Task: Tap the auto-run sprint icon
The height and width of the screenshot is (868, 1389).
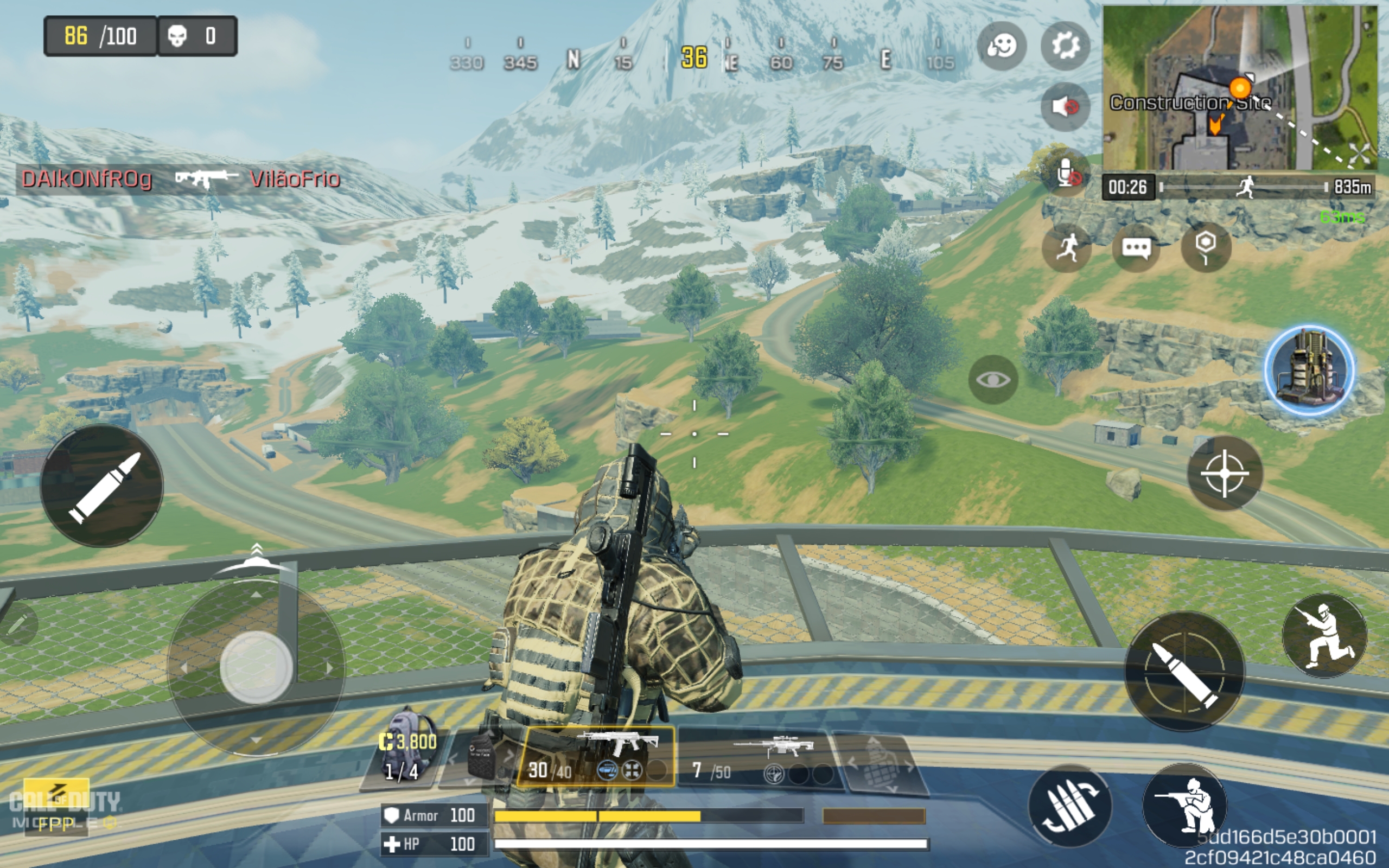Action: (1066, 248)
